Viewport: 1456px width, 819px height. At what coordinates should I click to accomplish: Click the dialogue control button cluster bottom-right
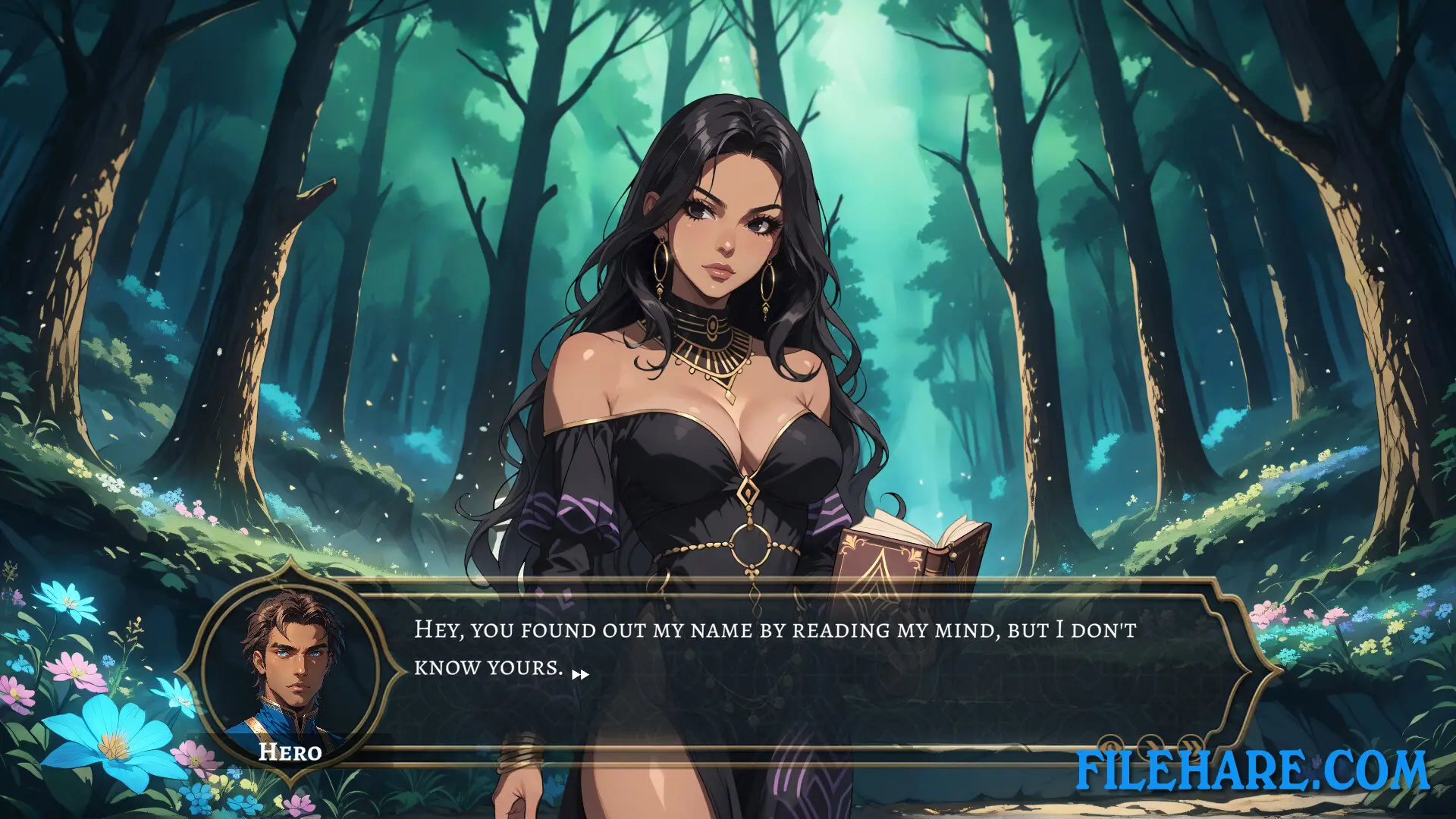(x=1150, y=747)
